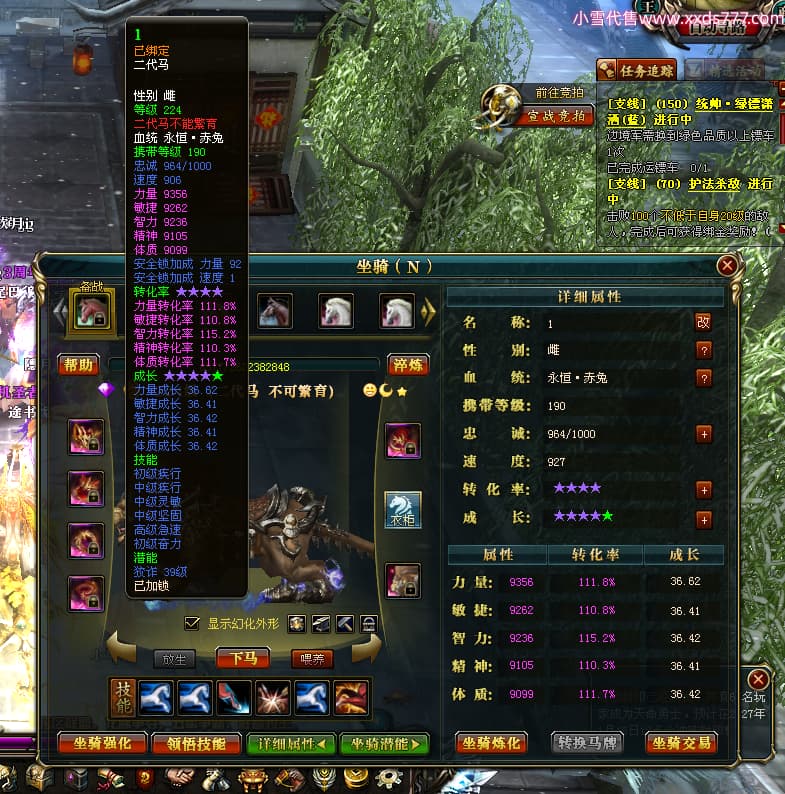This screenshot has height=794, width=785.
Task: Rename mount with the 改 button
Action: (x=703, y=322)
